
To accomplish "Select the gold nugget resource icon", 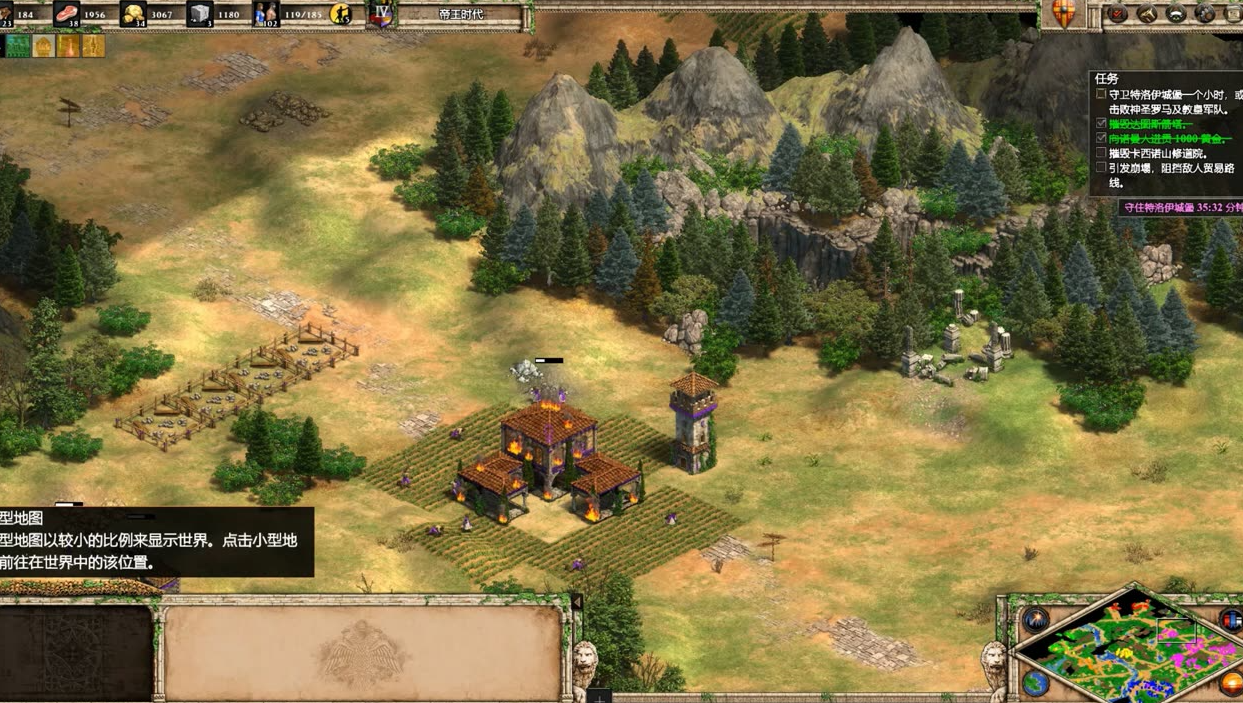I will pos(133,14).
